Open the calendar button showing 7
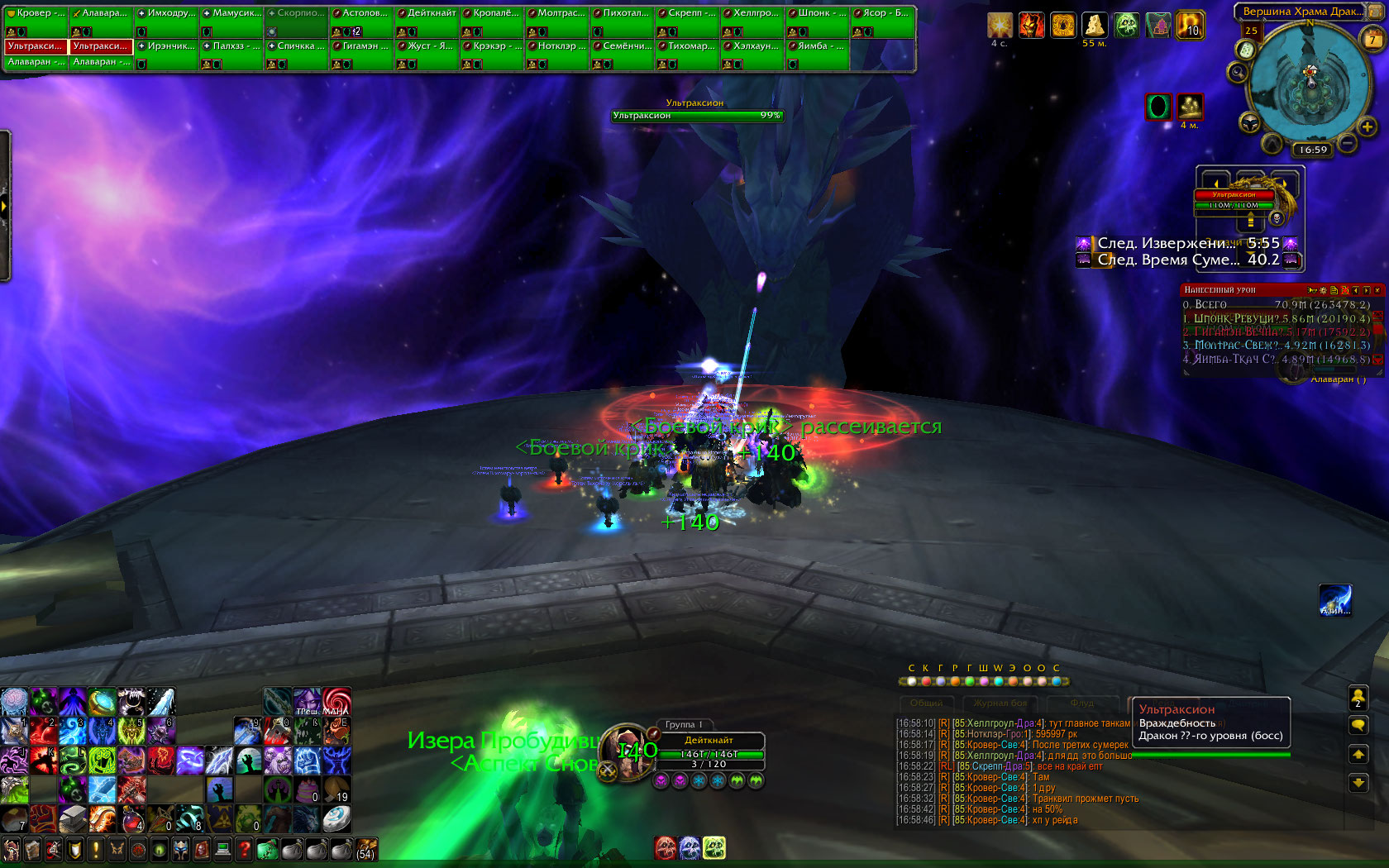This screenshot has height=868, width=1389. pos(1372,39)
